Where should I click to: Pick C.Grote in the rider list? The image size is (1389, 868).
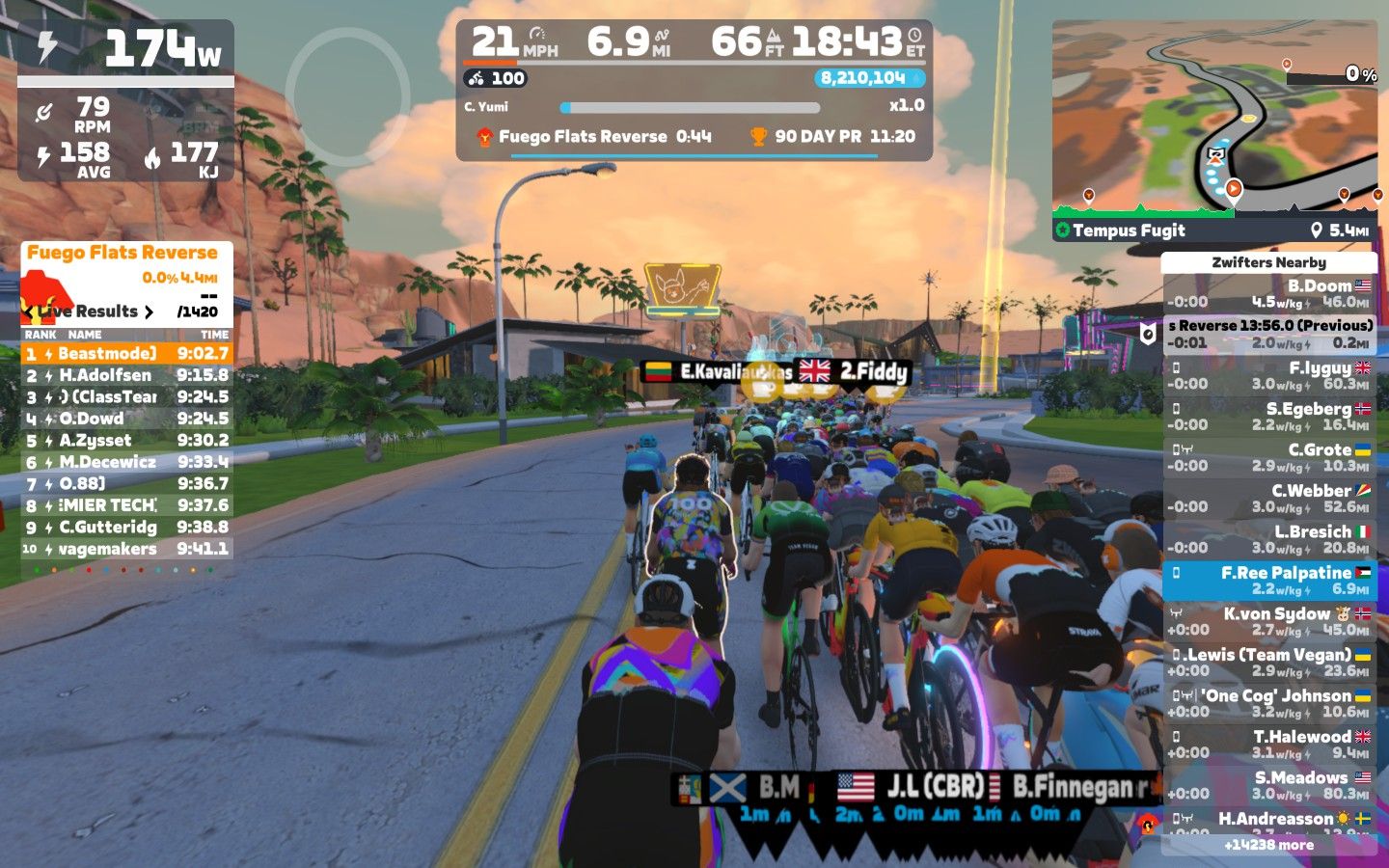tap(1268, 457)
